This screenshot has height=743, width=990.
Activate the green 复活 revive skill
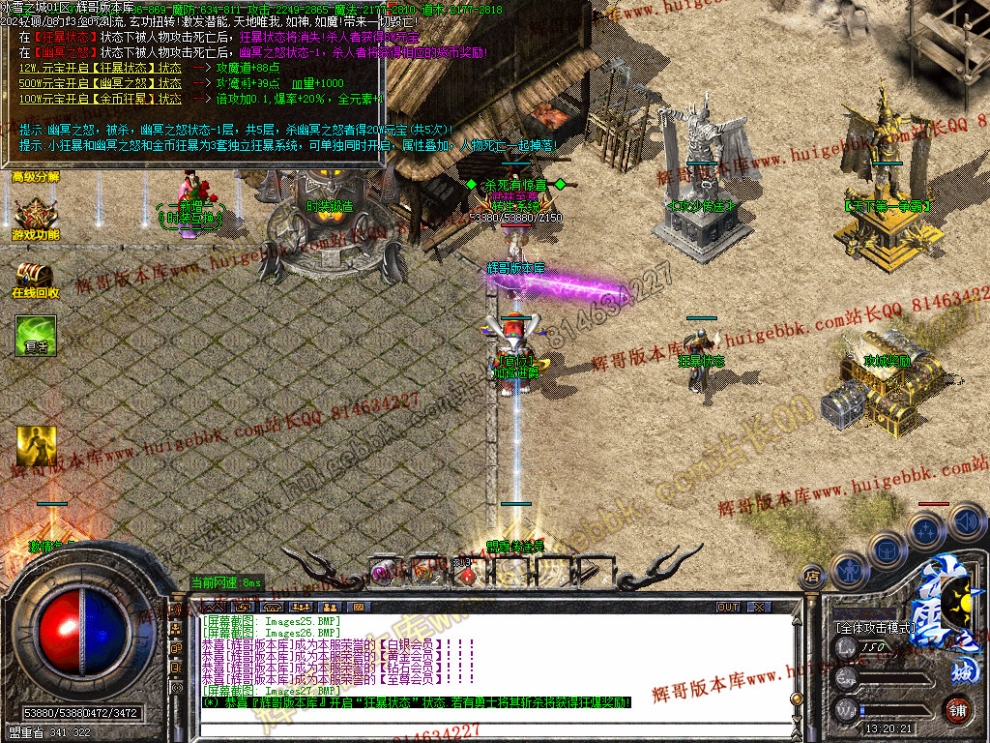[x=35, y=335]
